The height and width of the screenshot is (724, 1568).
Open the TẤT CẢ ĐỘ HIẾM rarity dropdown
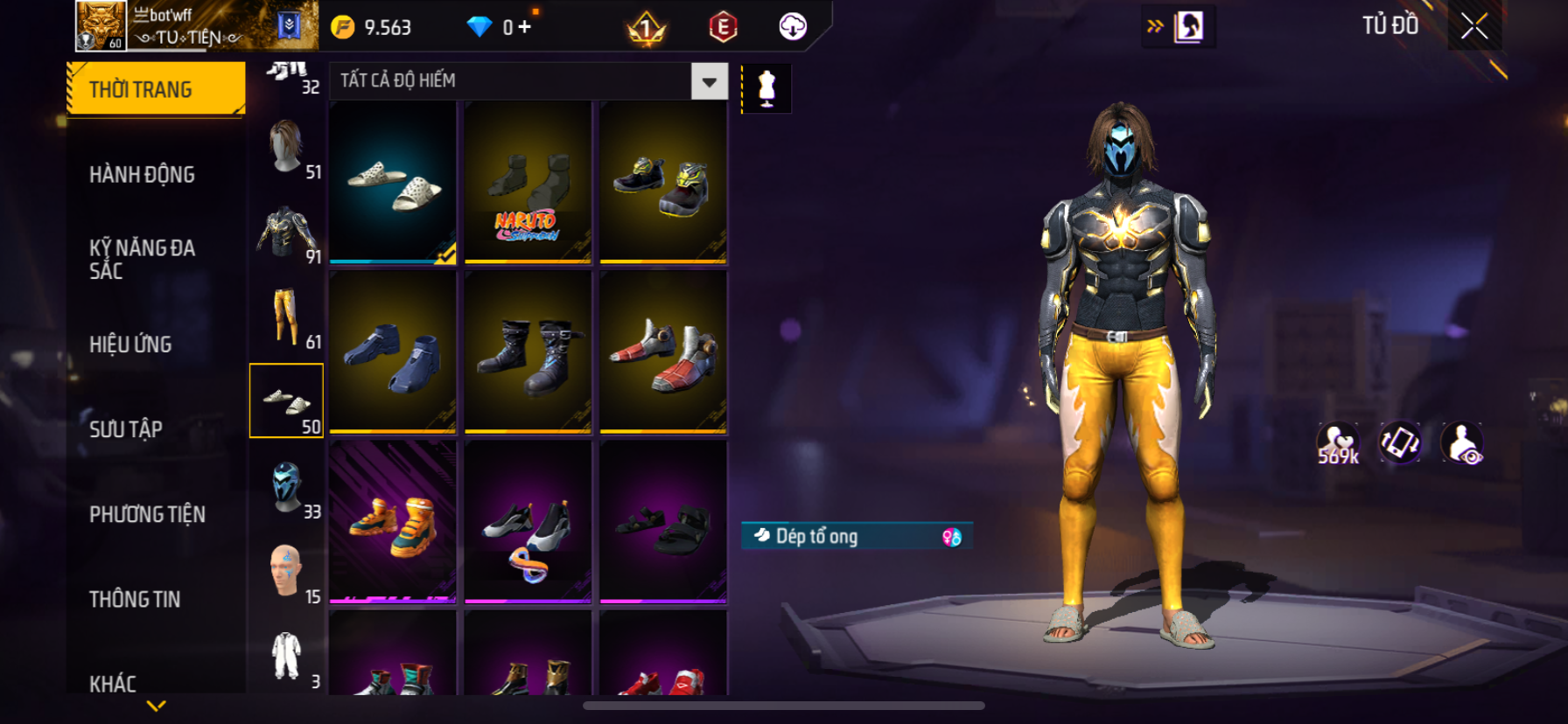tap(709, 81)
